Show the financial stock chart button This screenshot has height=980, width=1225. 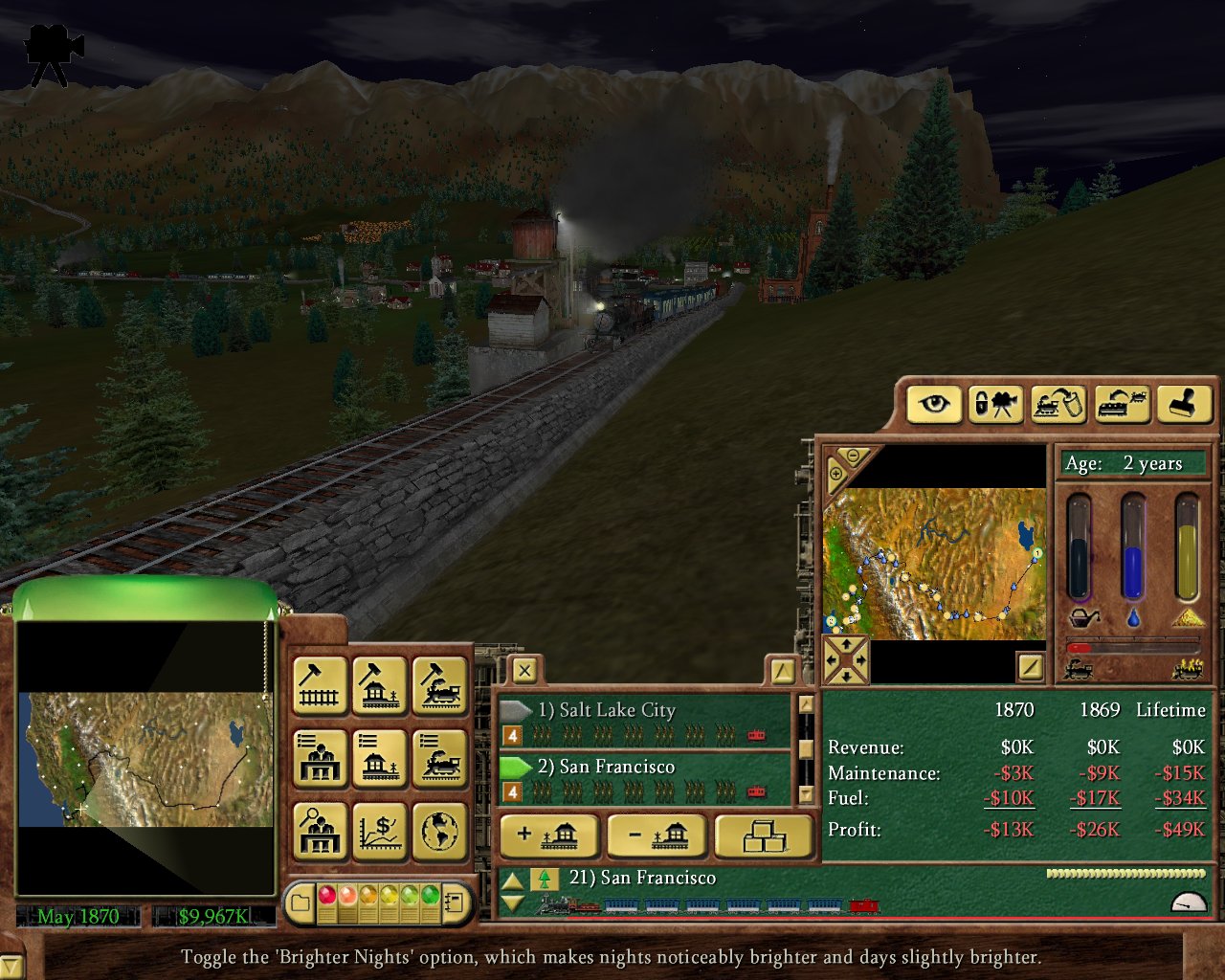pyautogui.click(x=380, y=832)
